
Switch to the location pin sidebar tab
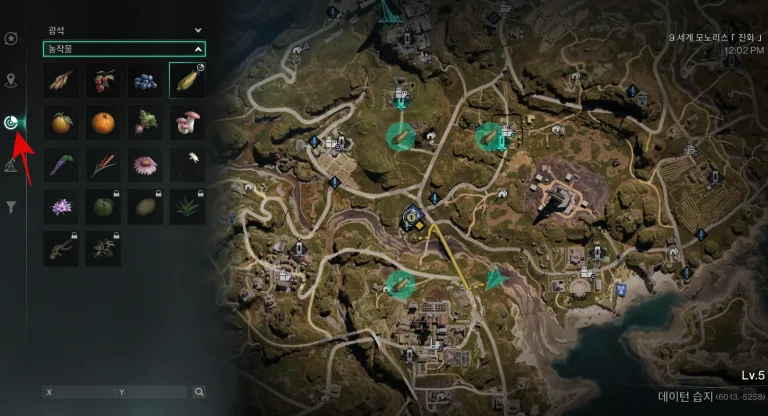pos(11,80)
